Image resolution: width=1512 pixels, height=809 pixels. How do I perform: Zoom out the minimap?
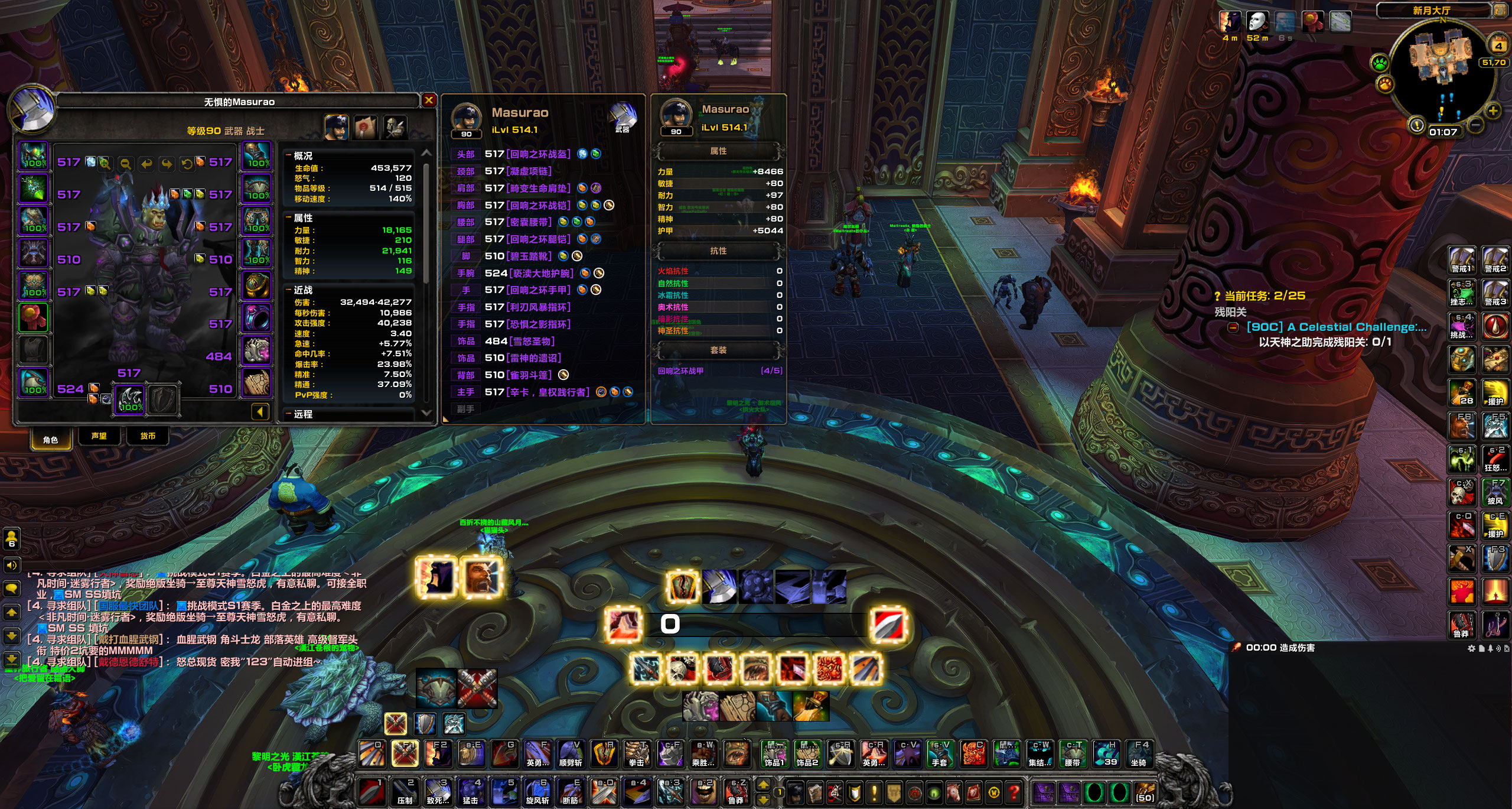pyautogui.click(x=1475, y=125)
